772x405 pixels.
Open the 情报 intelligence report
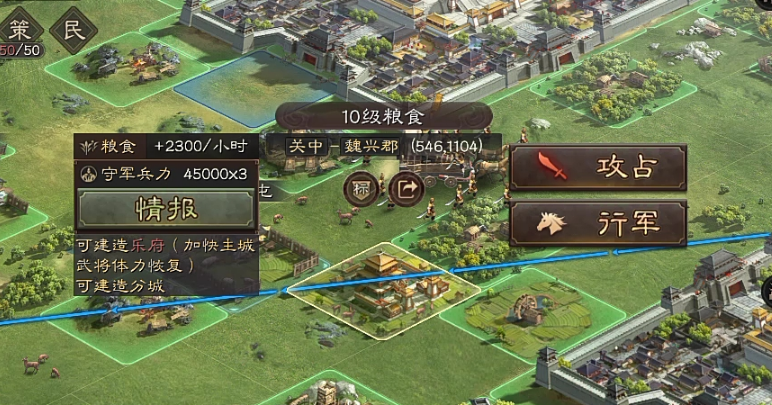click(x=166, y=208)
